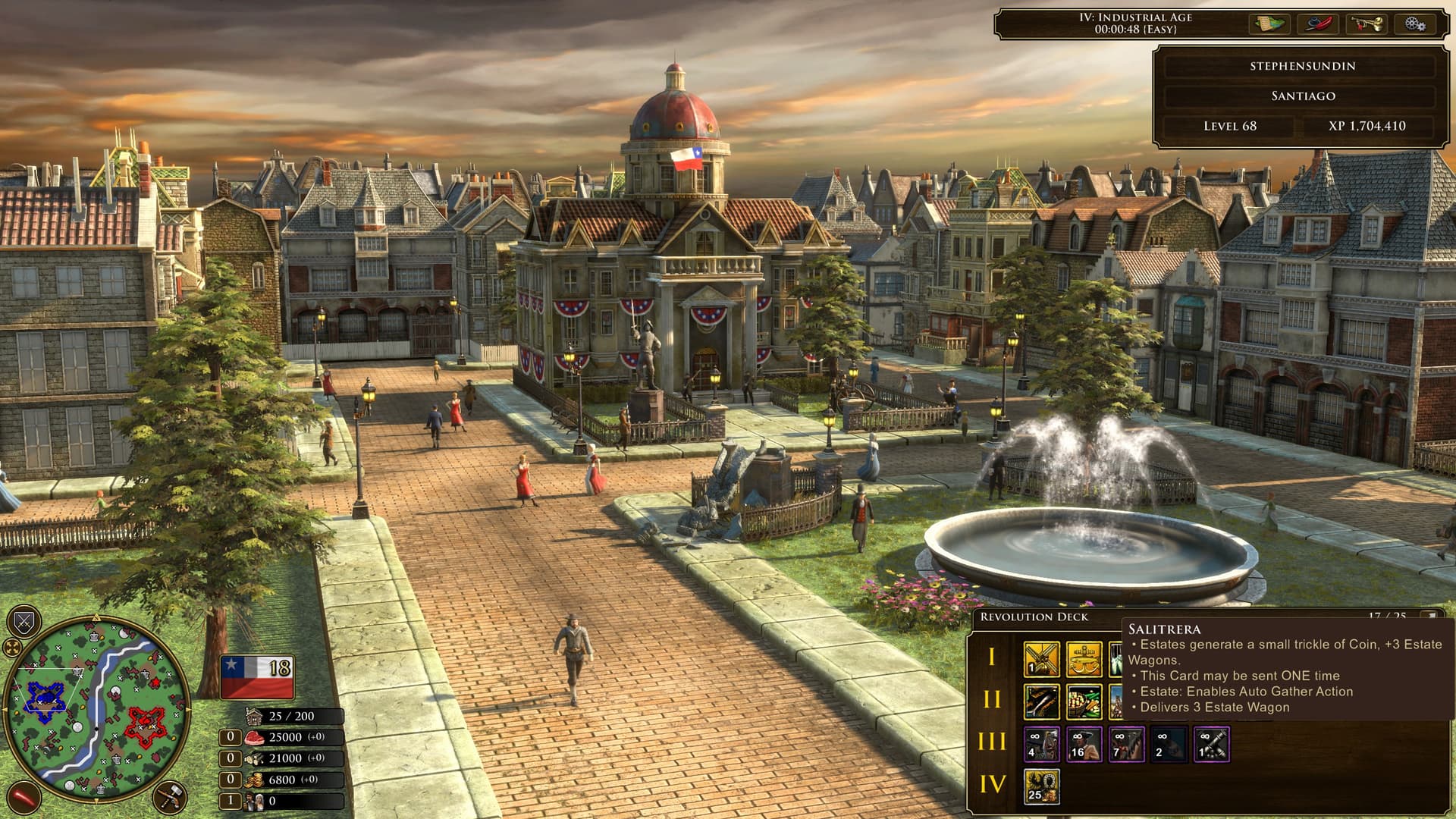Open the gear settings menu

[1414, 24]
